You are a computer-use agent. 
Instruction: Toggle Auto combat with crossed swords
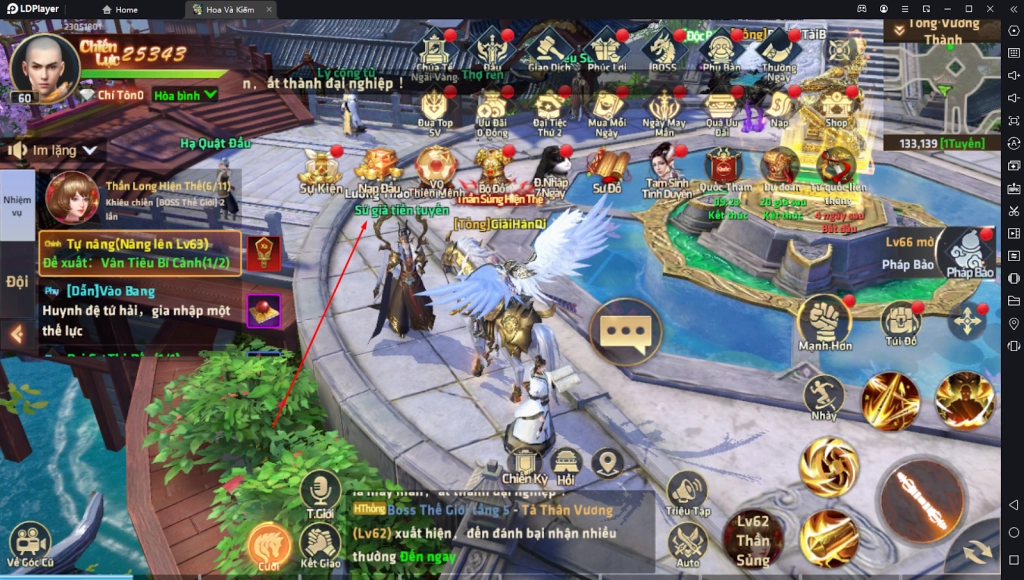point(687,545)
